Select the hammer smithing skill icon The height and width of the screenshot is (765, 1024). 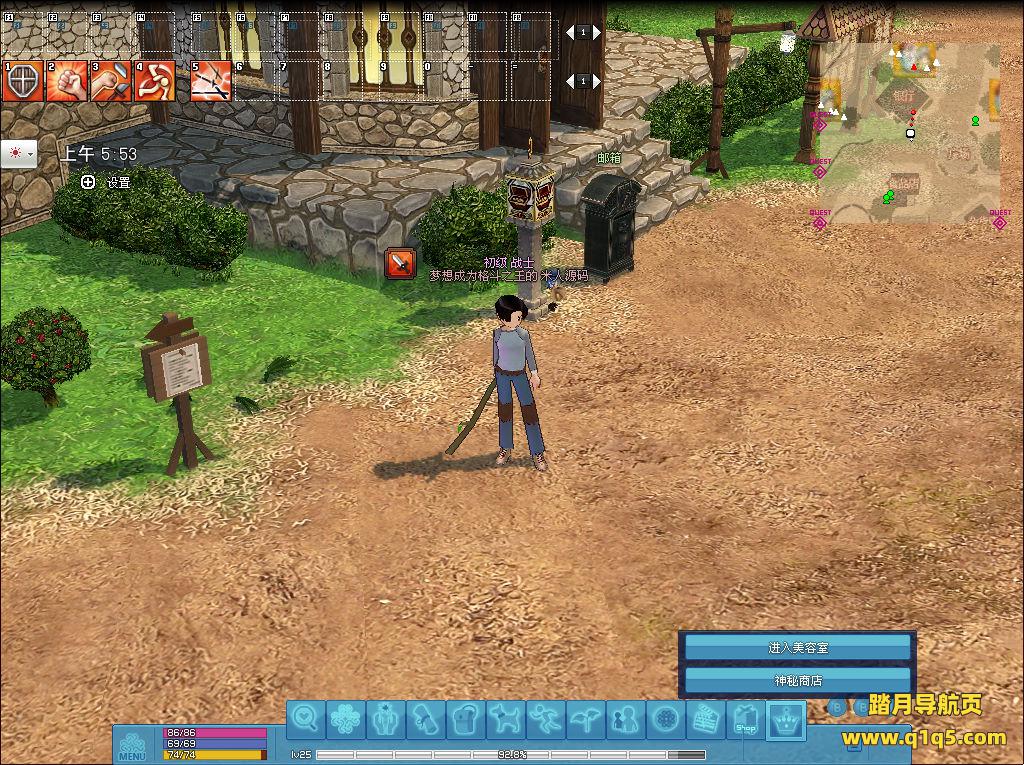(110, 81)
